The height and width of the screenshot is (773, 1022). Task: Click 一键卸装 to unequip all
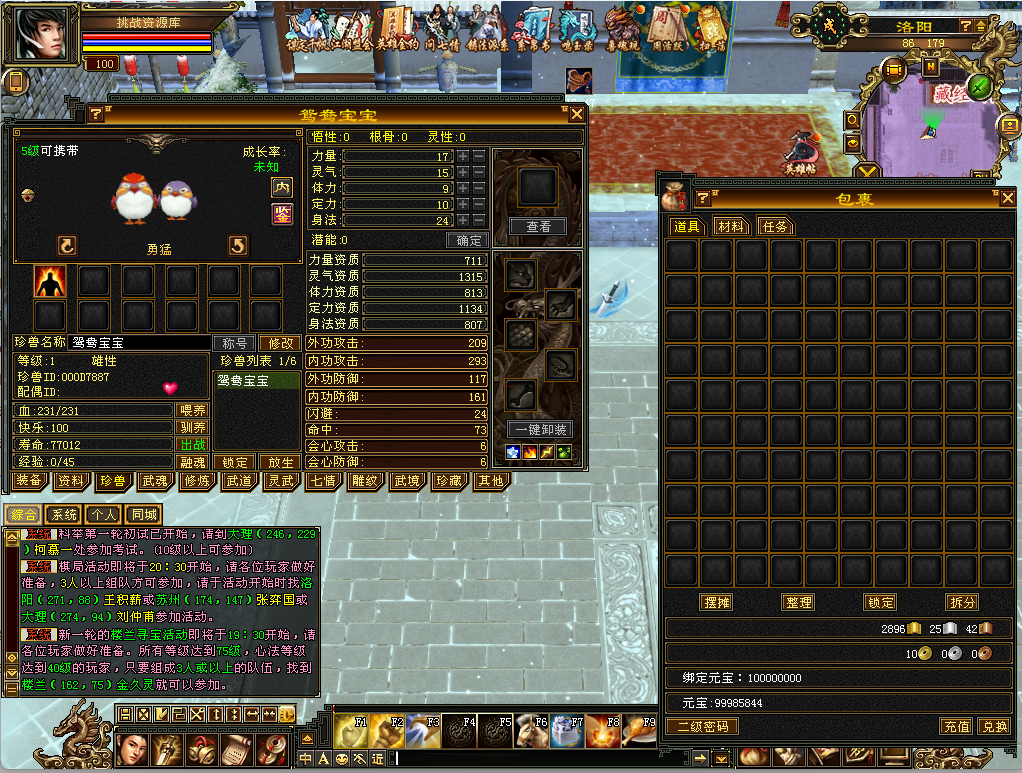pos(538,430)
